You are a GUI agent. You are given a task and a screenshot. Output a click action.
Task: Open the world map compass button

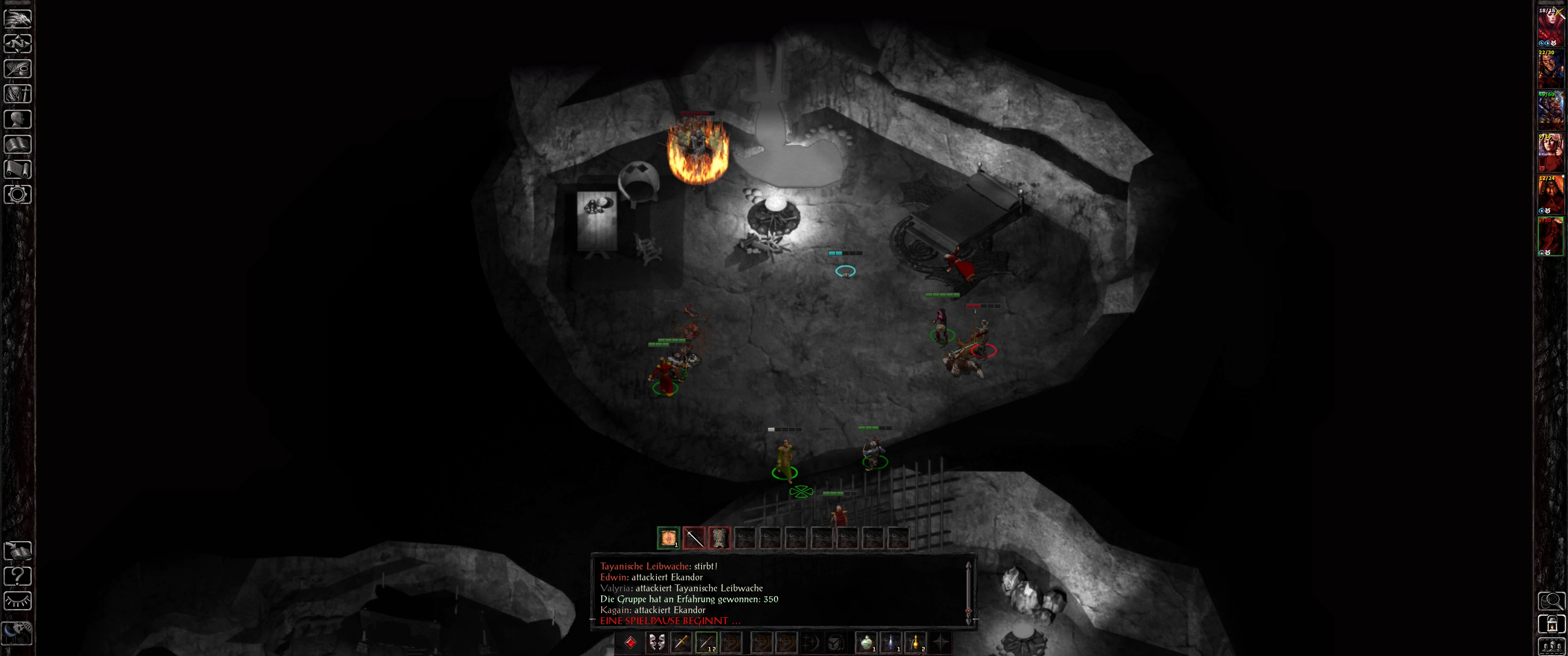(x=18, y=44)
